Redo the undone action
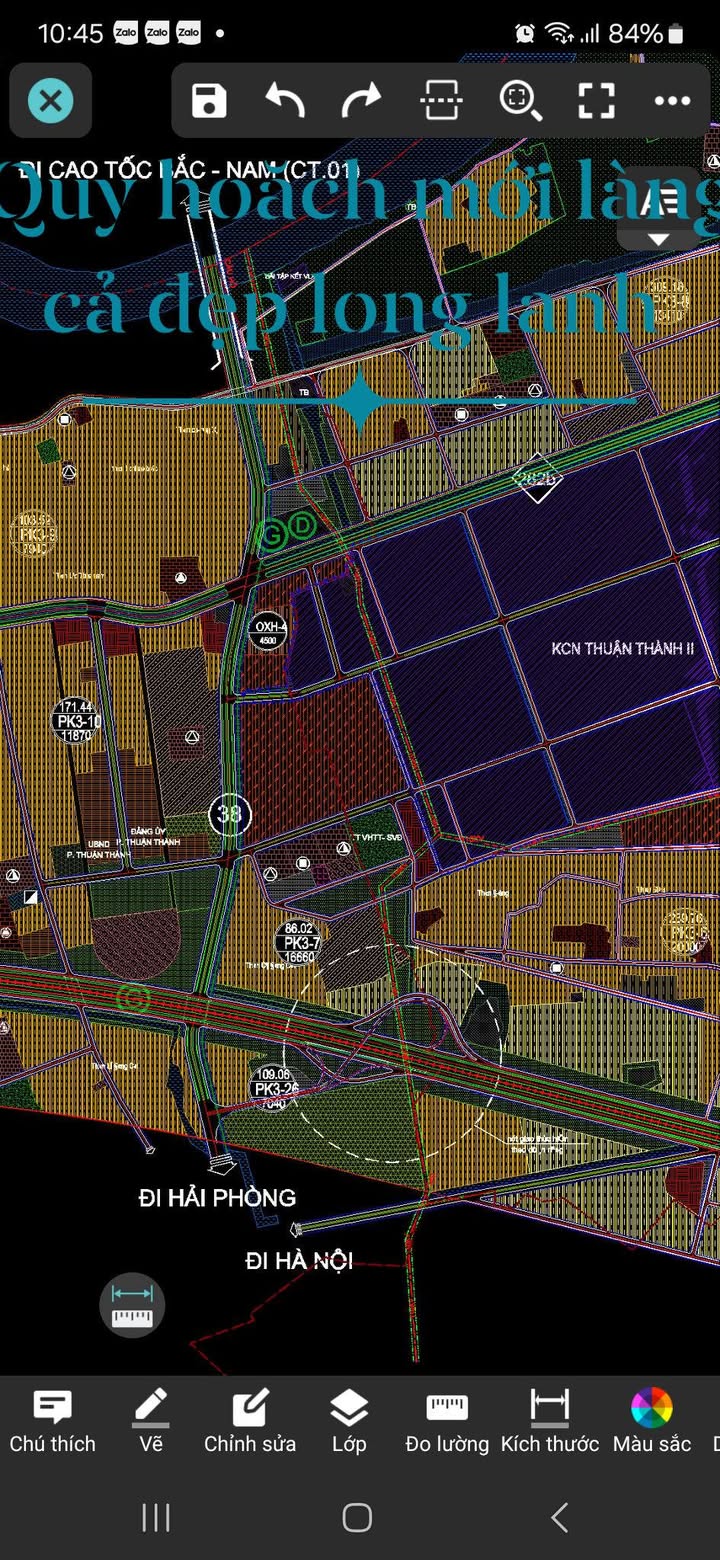This screenshot has height=1560, width=720. coord(362,101)
